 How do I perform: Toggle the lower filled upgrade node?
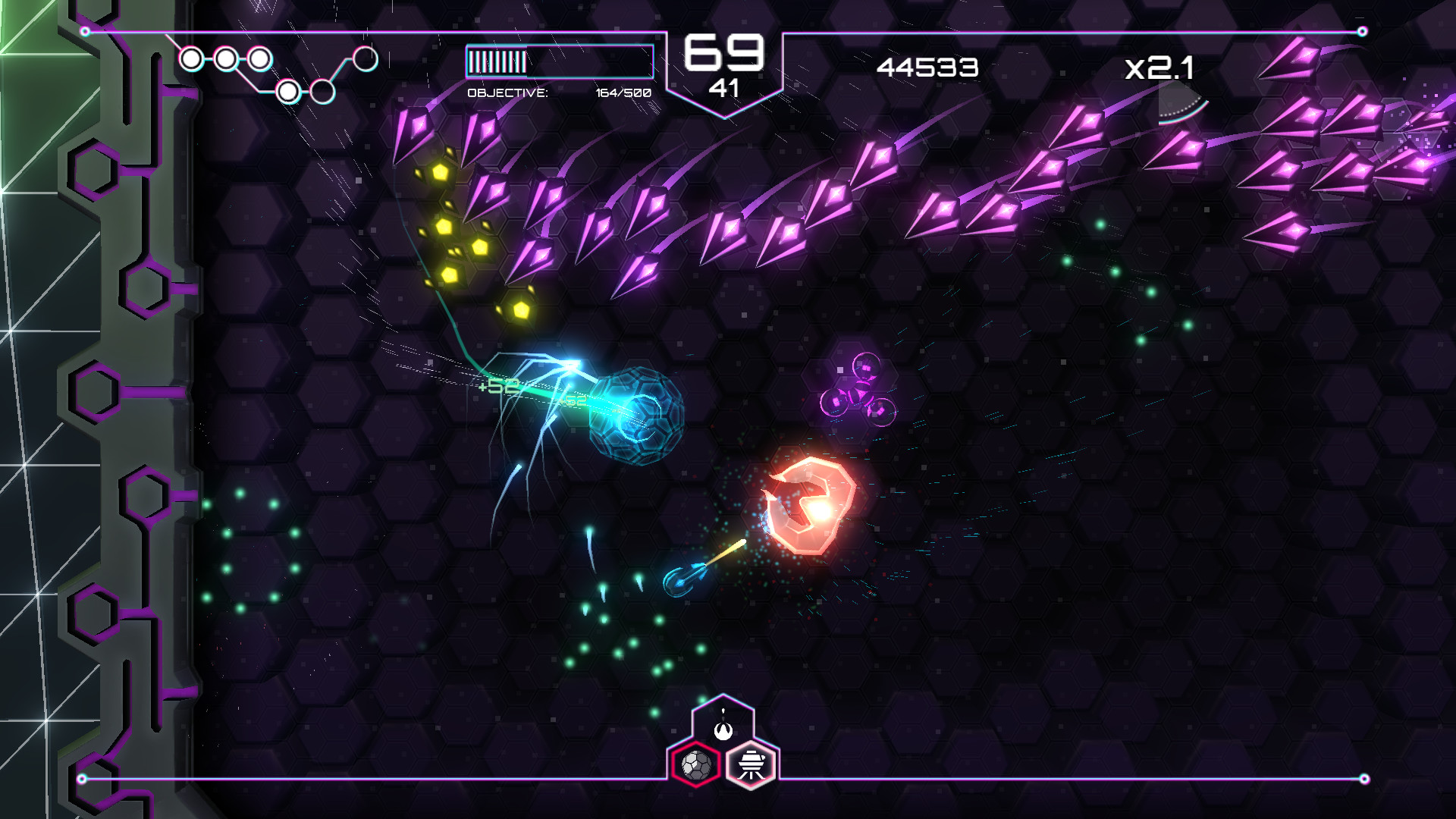point(288,93)
